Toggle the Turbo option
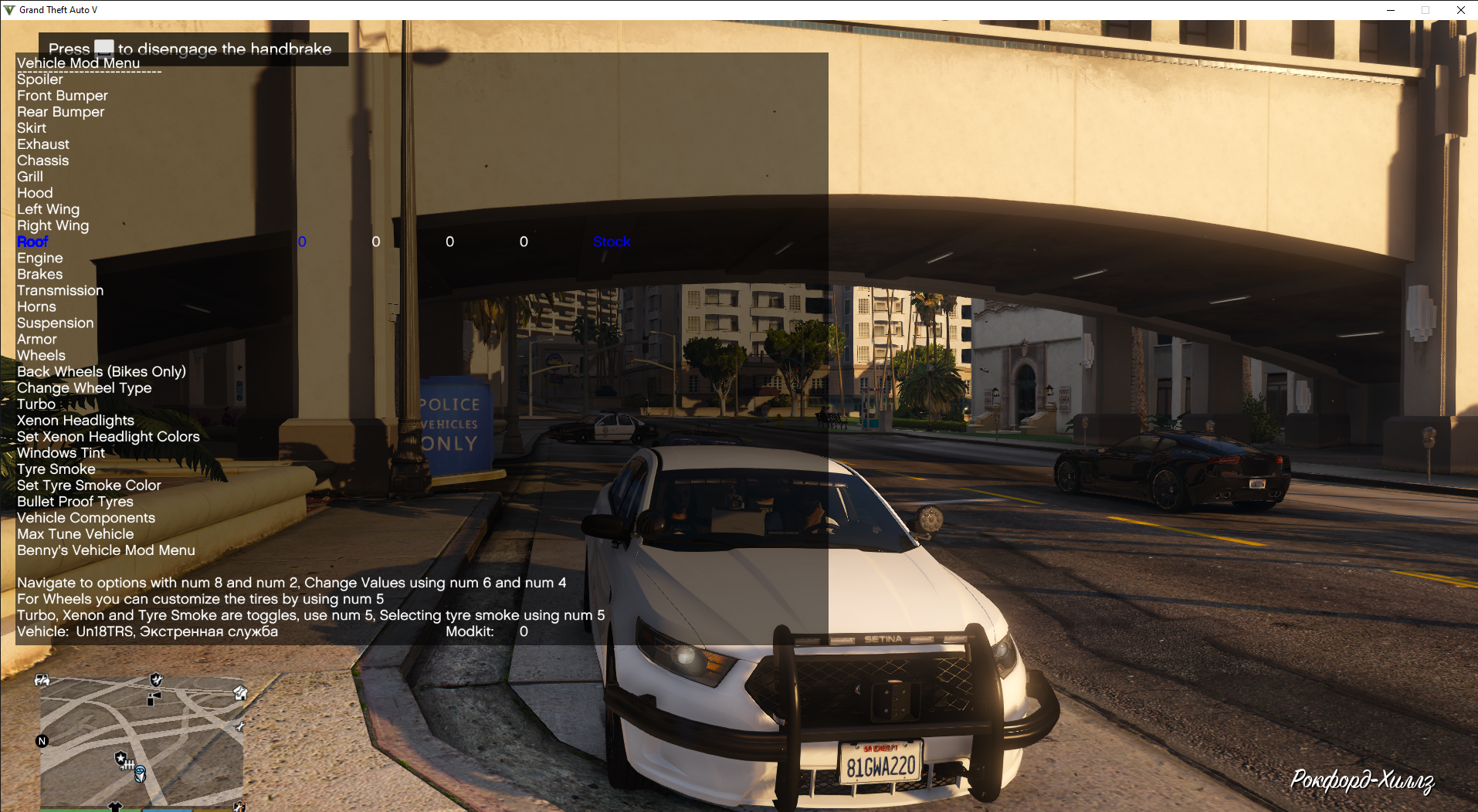1478x812 pixels. tap(36, 404)
